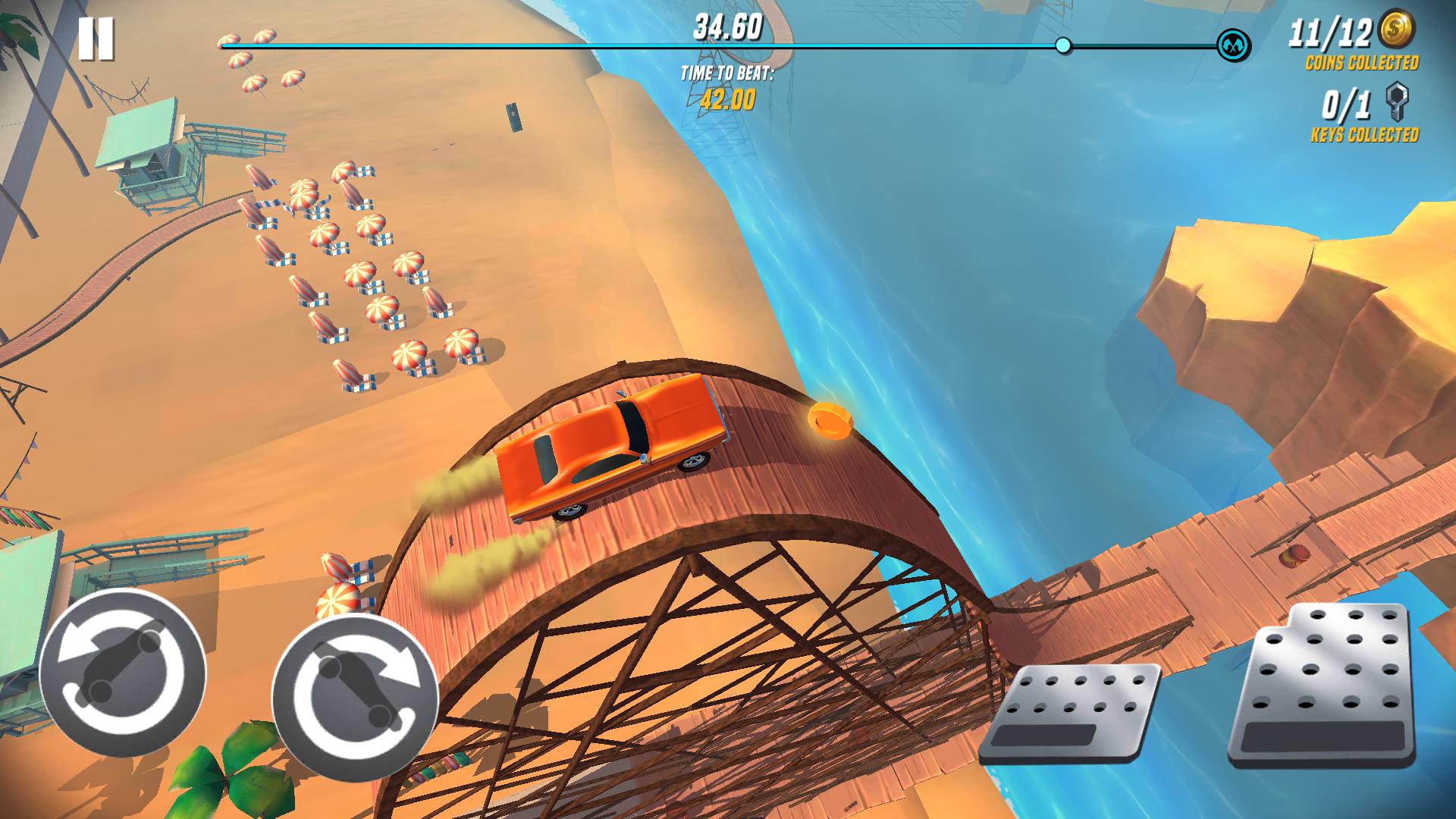
Task: Click the player marker on progress bar
Action: click(1062, 45)
